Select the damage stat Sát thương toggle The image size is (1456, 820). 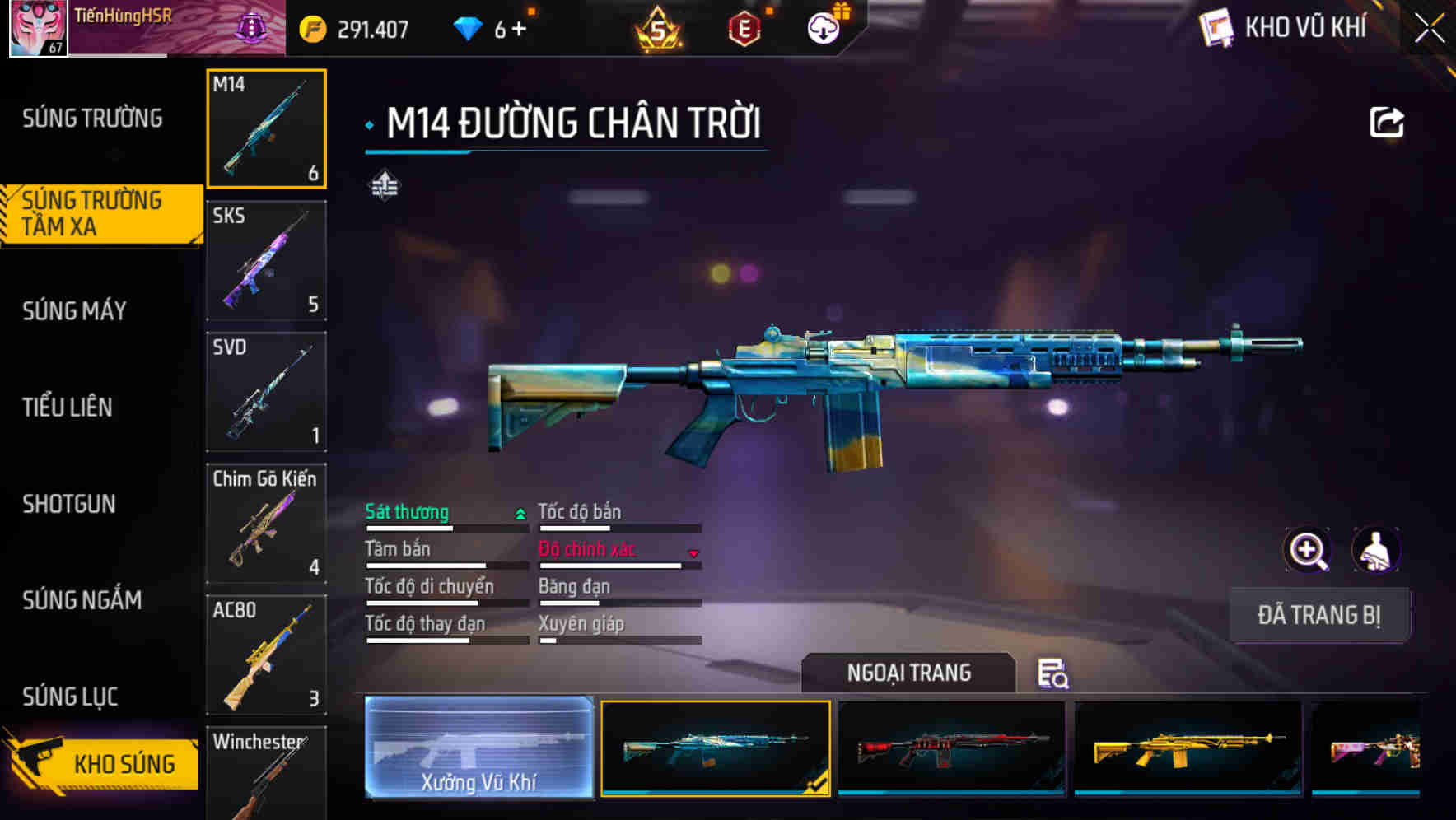(406, 512)
